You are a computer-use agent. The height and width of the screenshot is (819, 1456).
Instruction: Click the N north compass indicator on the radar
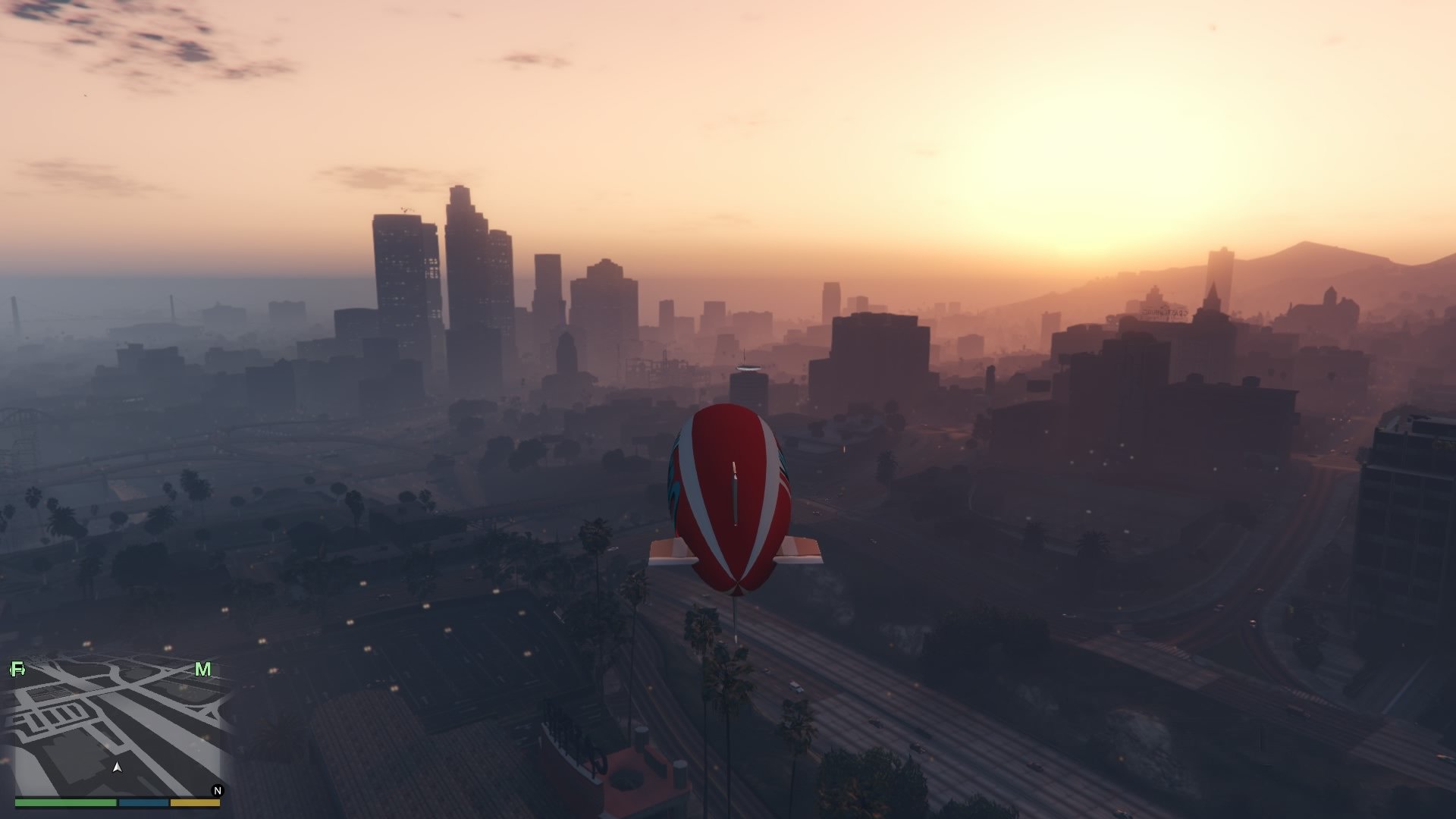(218, 790)
